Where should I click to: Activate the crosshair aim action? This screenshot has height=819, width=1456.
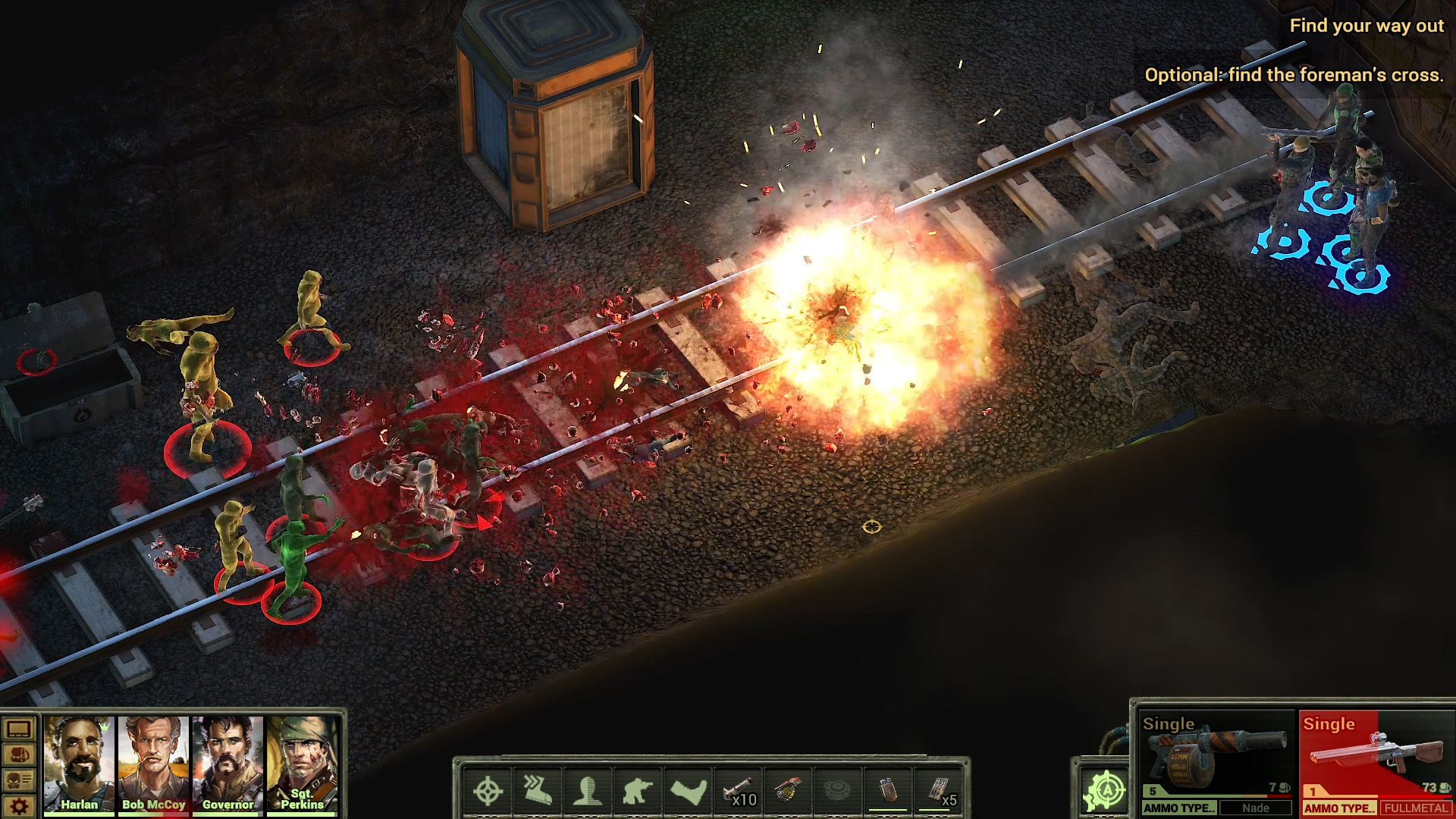pos(488,792)
